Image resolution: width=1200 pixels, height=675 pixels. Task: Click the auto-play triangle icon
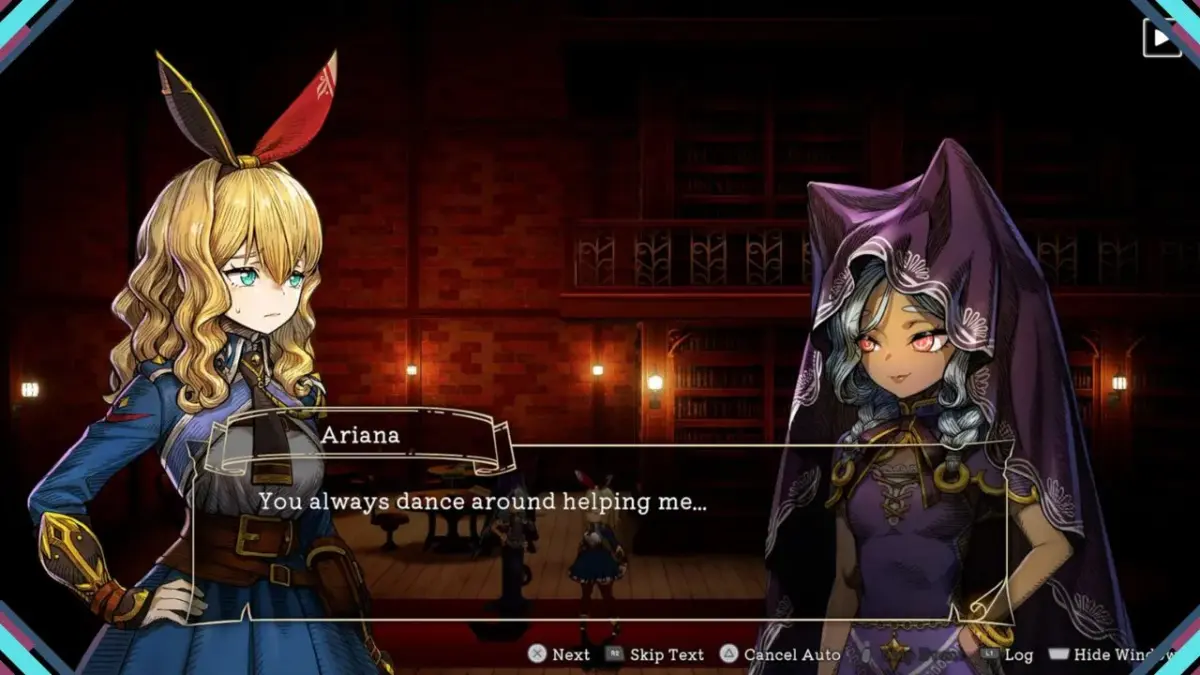pyautogui.click(x=1161, y=39)
